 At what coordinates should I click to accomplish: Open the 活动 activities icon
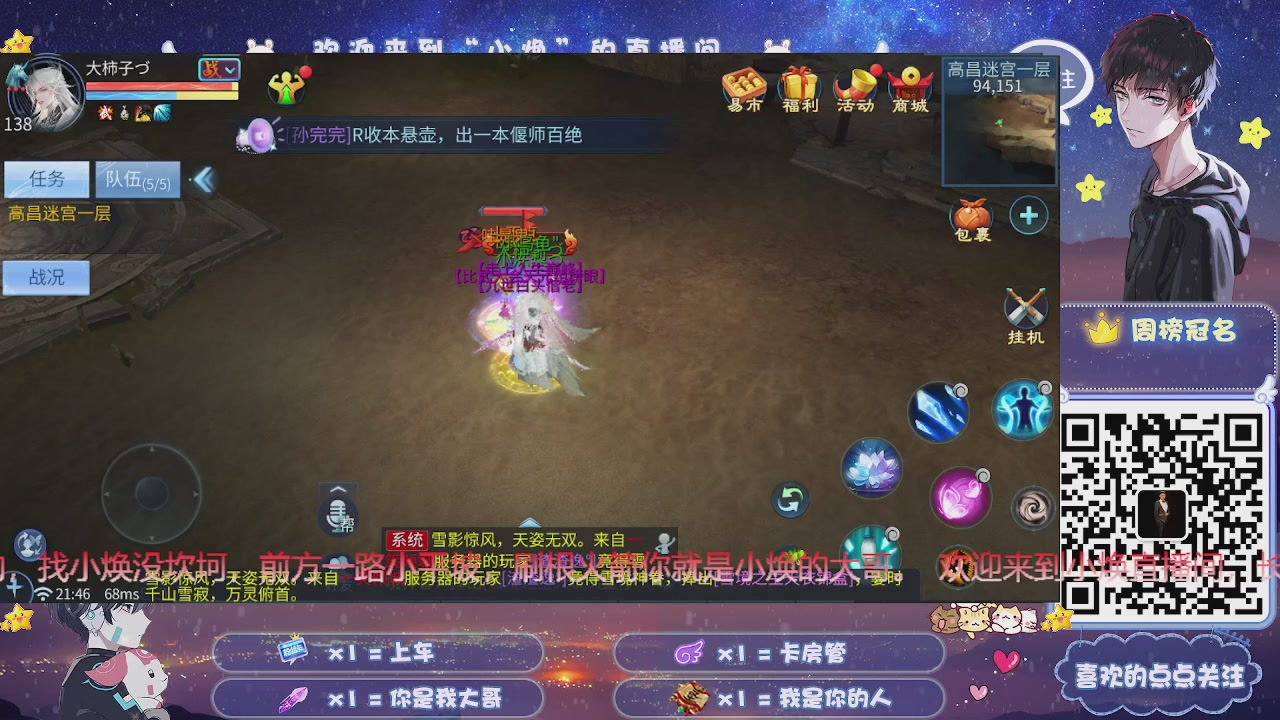852,90
